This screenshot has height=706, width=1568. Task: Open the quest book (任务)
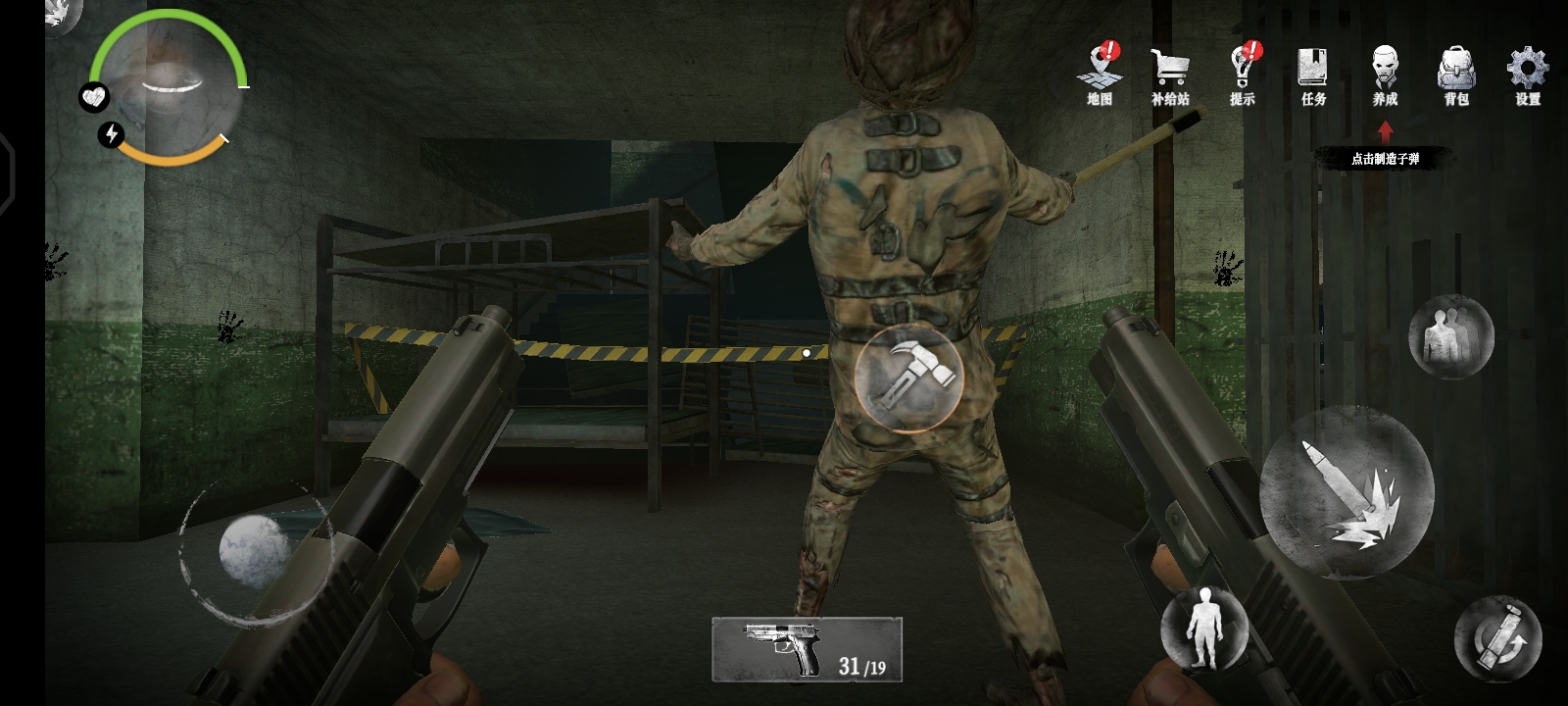tap(1313, 74)
